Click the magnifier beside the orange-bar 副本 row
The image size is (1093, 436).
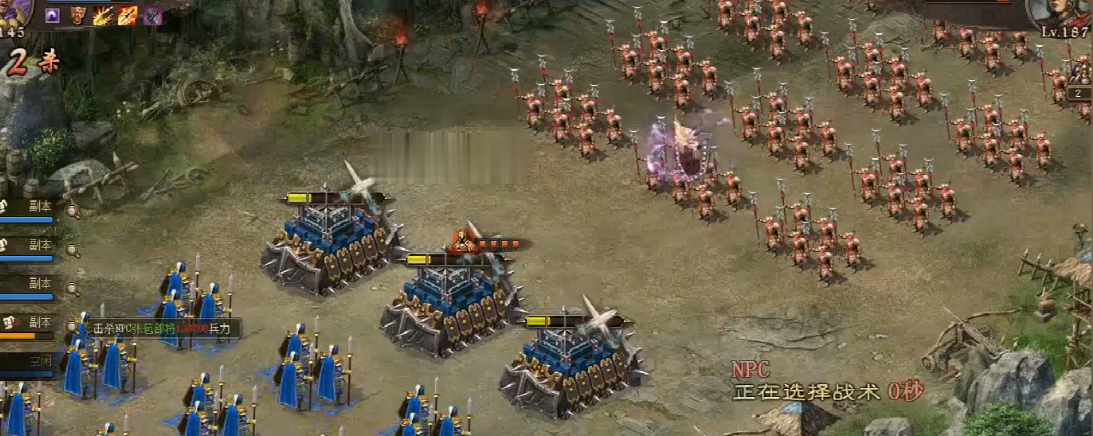tap(72, 324)
